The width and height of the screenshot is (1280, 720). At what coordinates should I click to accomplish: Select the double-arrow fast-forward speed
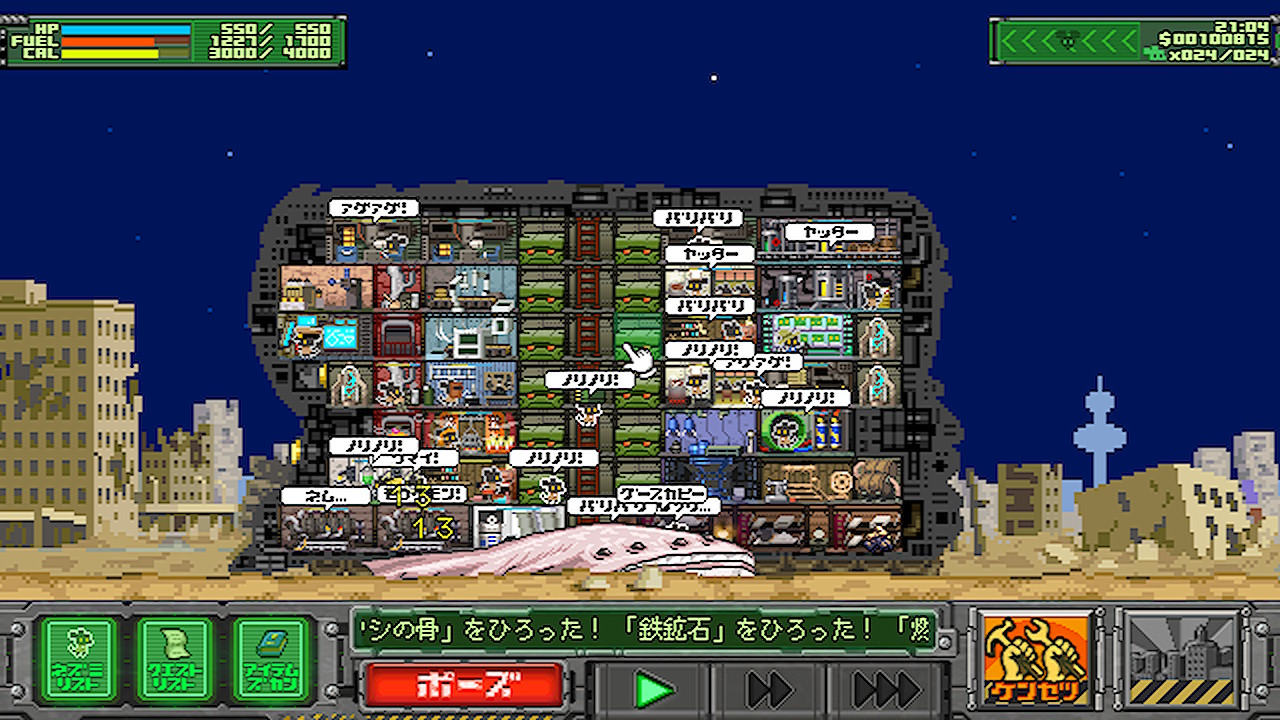click(x=769, y=689)
